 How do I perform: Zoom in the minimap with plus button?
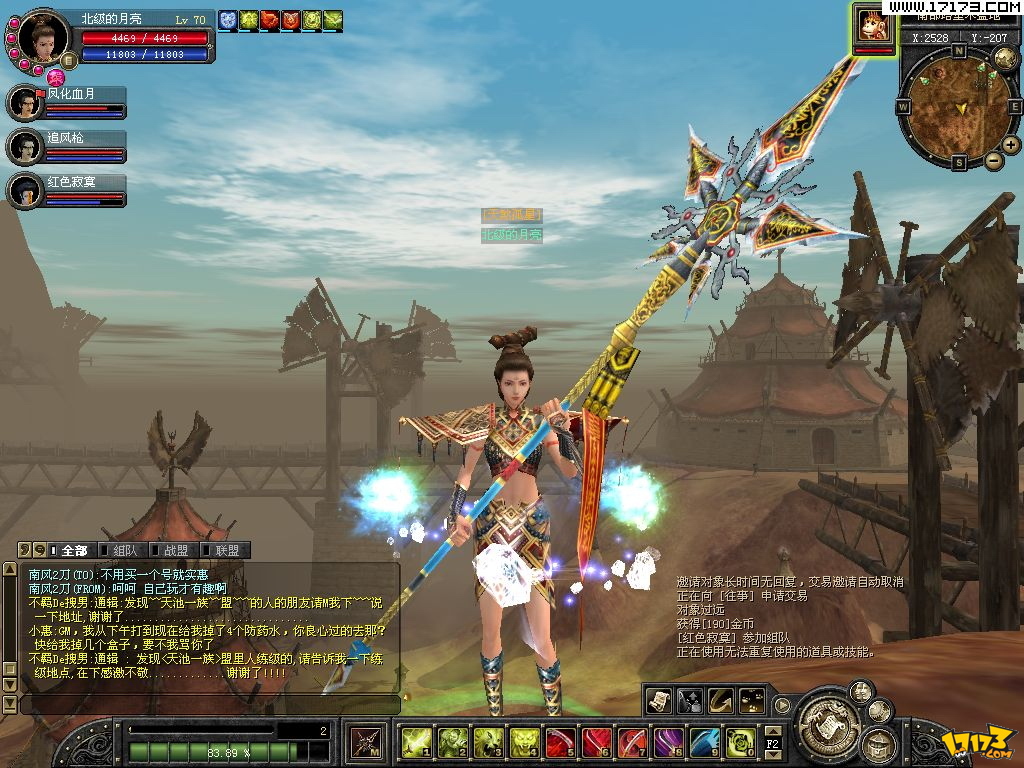[x=1011, y=145]
